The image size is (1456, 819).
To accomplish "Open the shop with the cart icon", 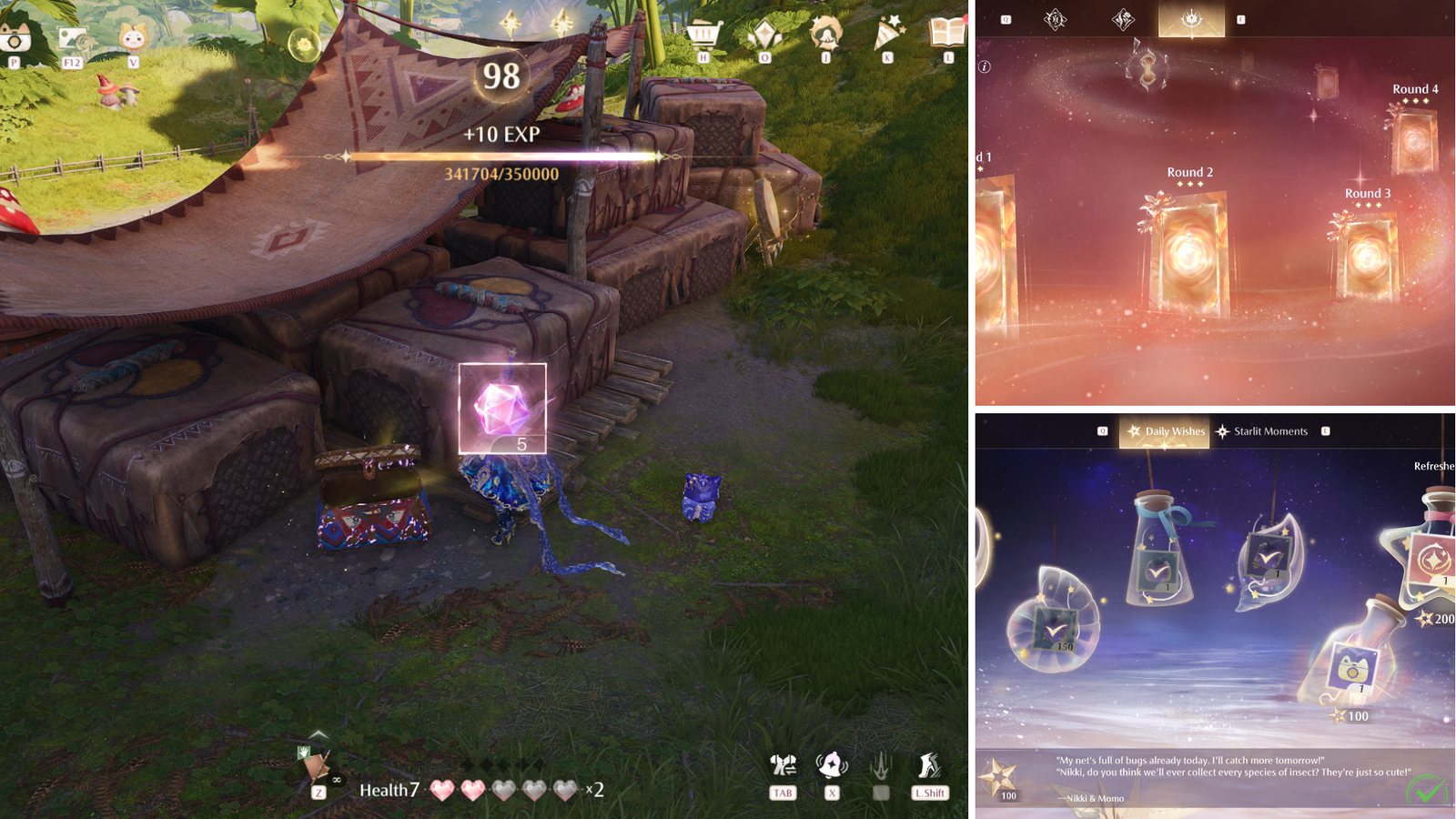I will [x=703, y=35].
